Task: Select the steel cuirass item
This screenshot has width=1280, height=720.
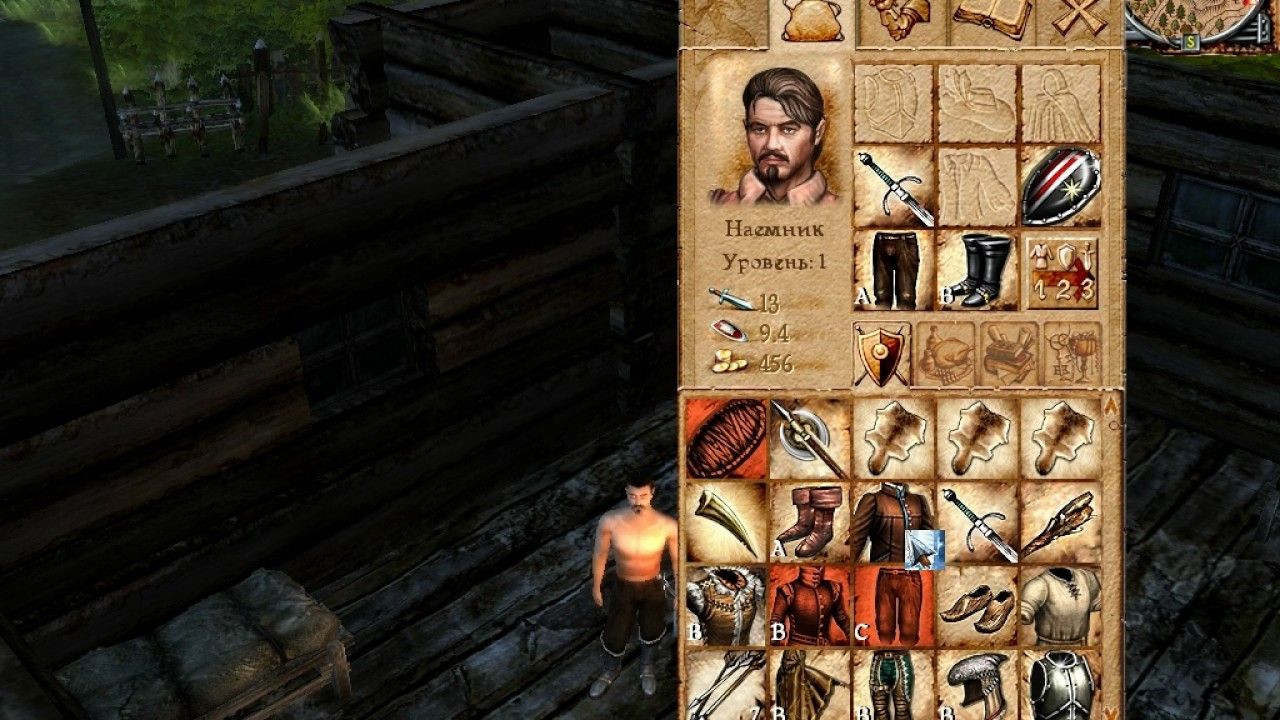Action: click(x=1061, y=686)
